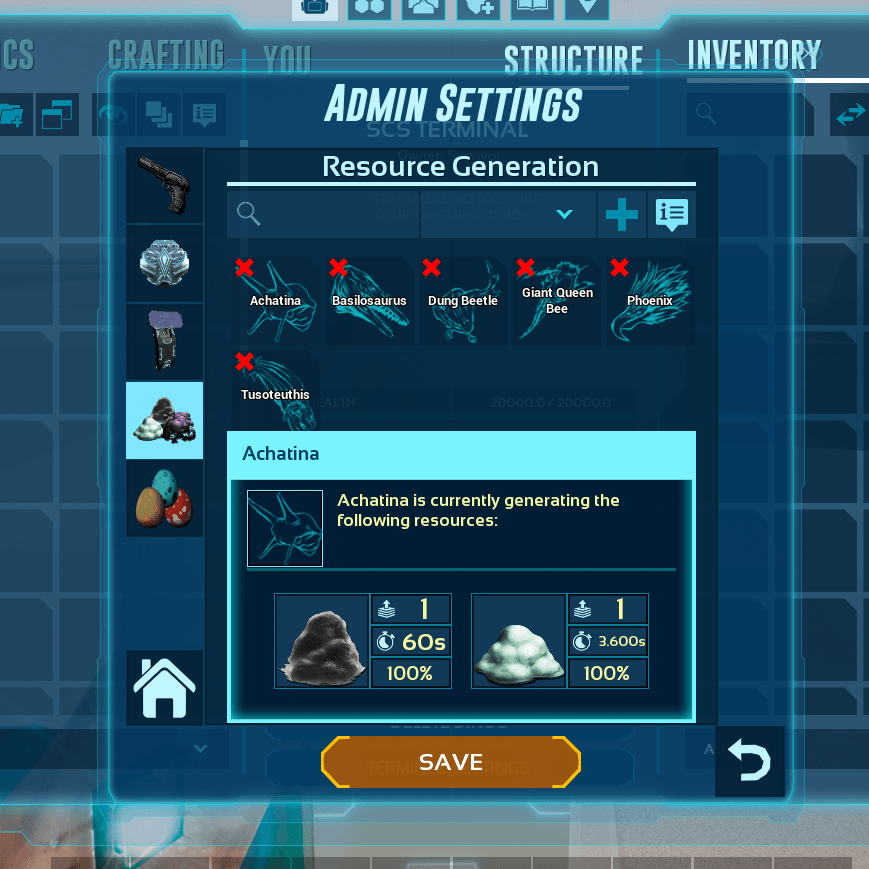The width and height of the screenshot is (869, 869).
Task: Switch to the egg category tab
Action: 165,498
